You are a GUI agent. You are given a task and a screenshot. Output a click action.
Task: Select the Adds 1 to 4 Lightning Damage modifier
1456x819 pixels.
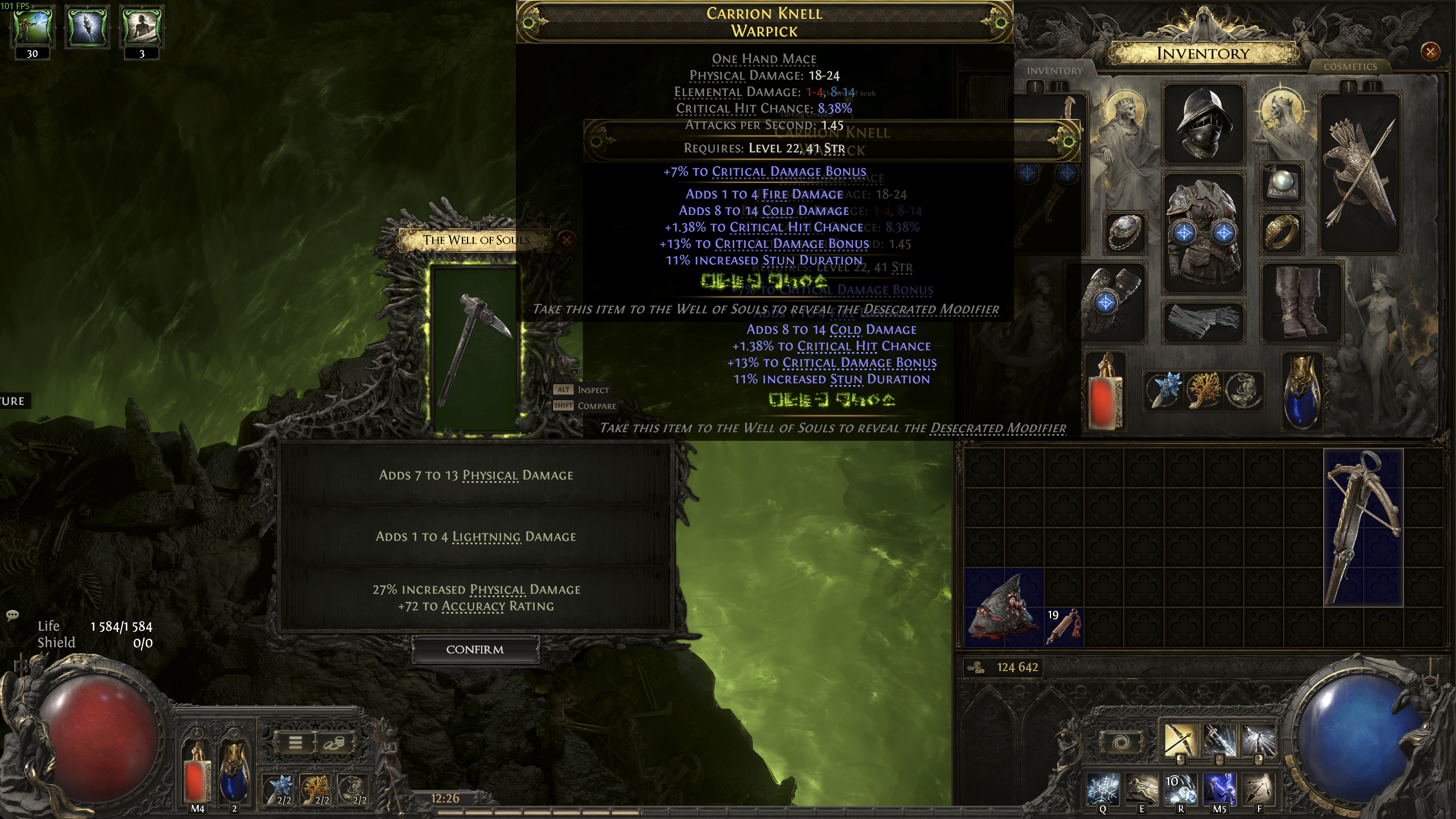click(x=476, y=537)
